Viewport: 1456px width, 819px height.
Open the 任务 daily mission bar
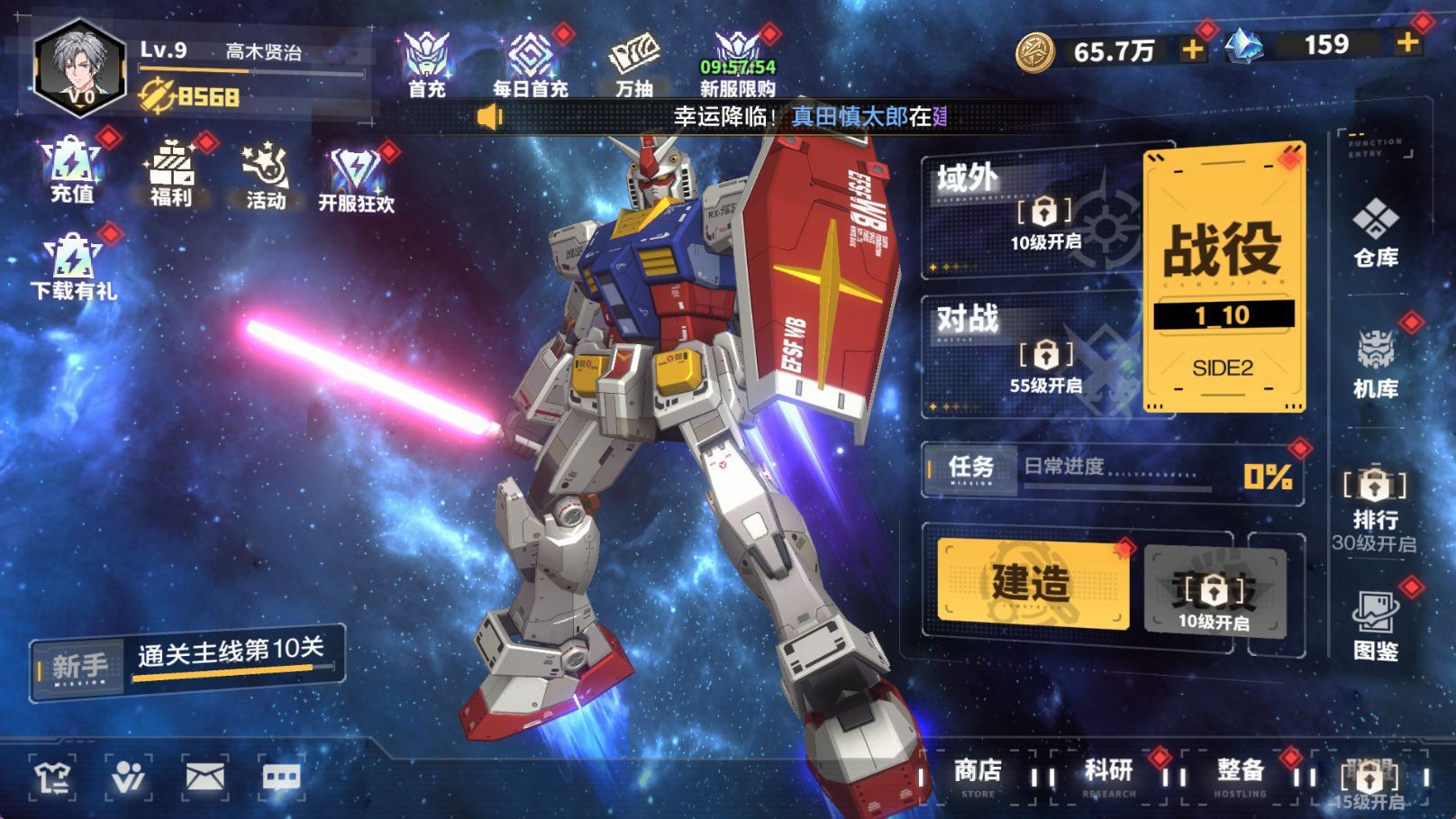tap(1112, 469)
